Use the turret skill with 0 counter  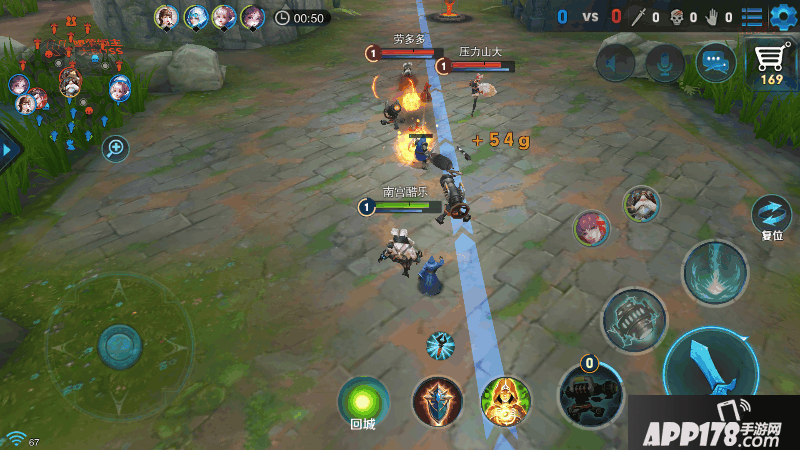tap(590, 392)
